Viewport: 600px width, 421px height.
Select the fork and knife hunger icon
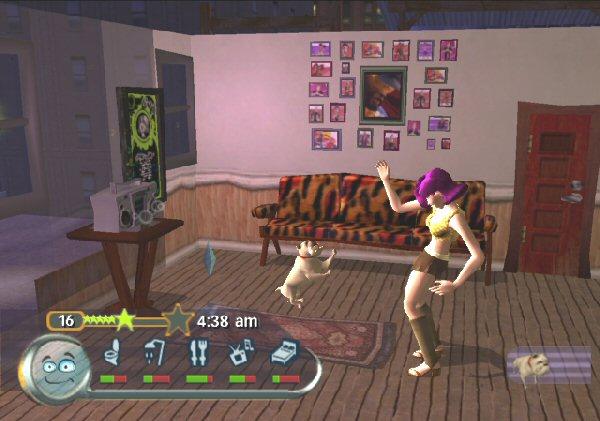pos(199,353)
